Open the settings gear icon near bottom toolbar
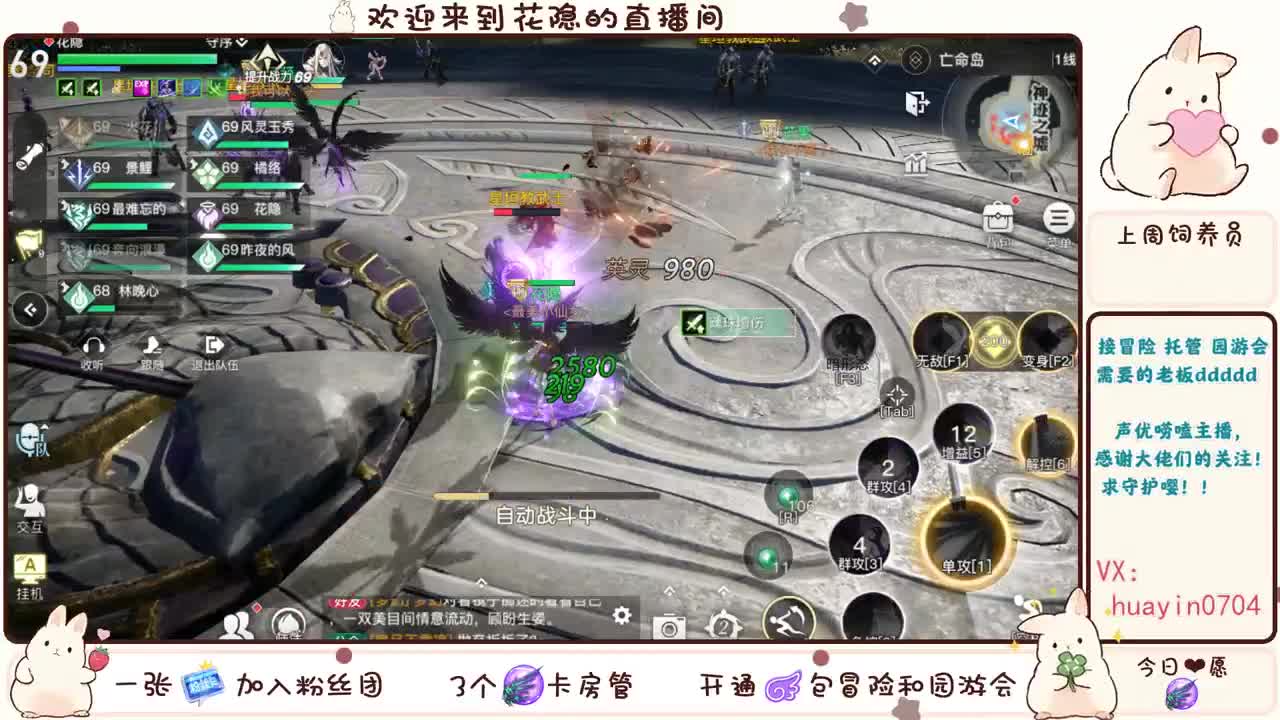 coord(622,618)
